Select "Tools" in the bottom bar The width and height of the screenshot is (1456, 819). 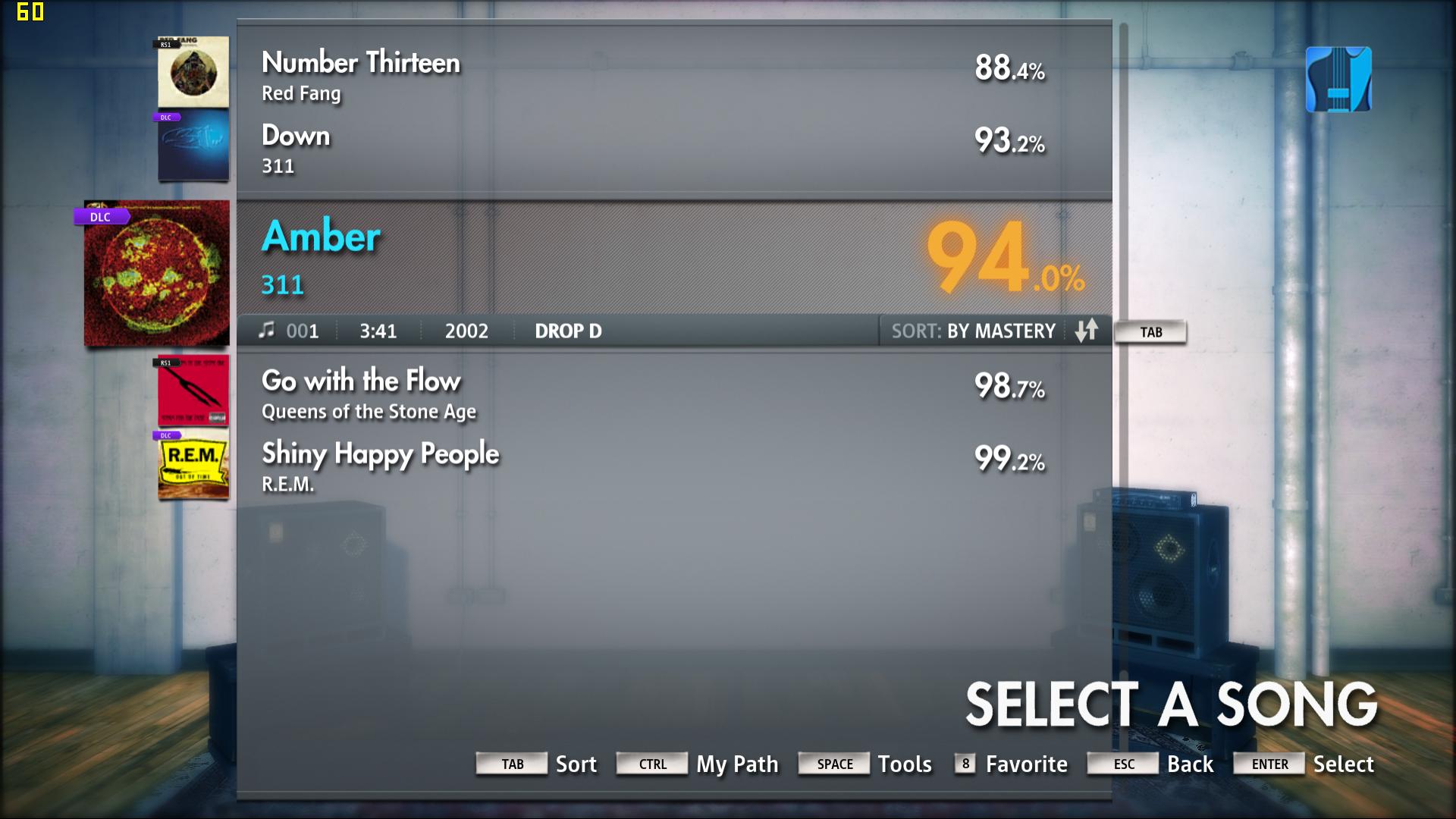(905, 764)
